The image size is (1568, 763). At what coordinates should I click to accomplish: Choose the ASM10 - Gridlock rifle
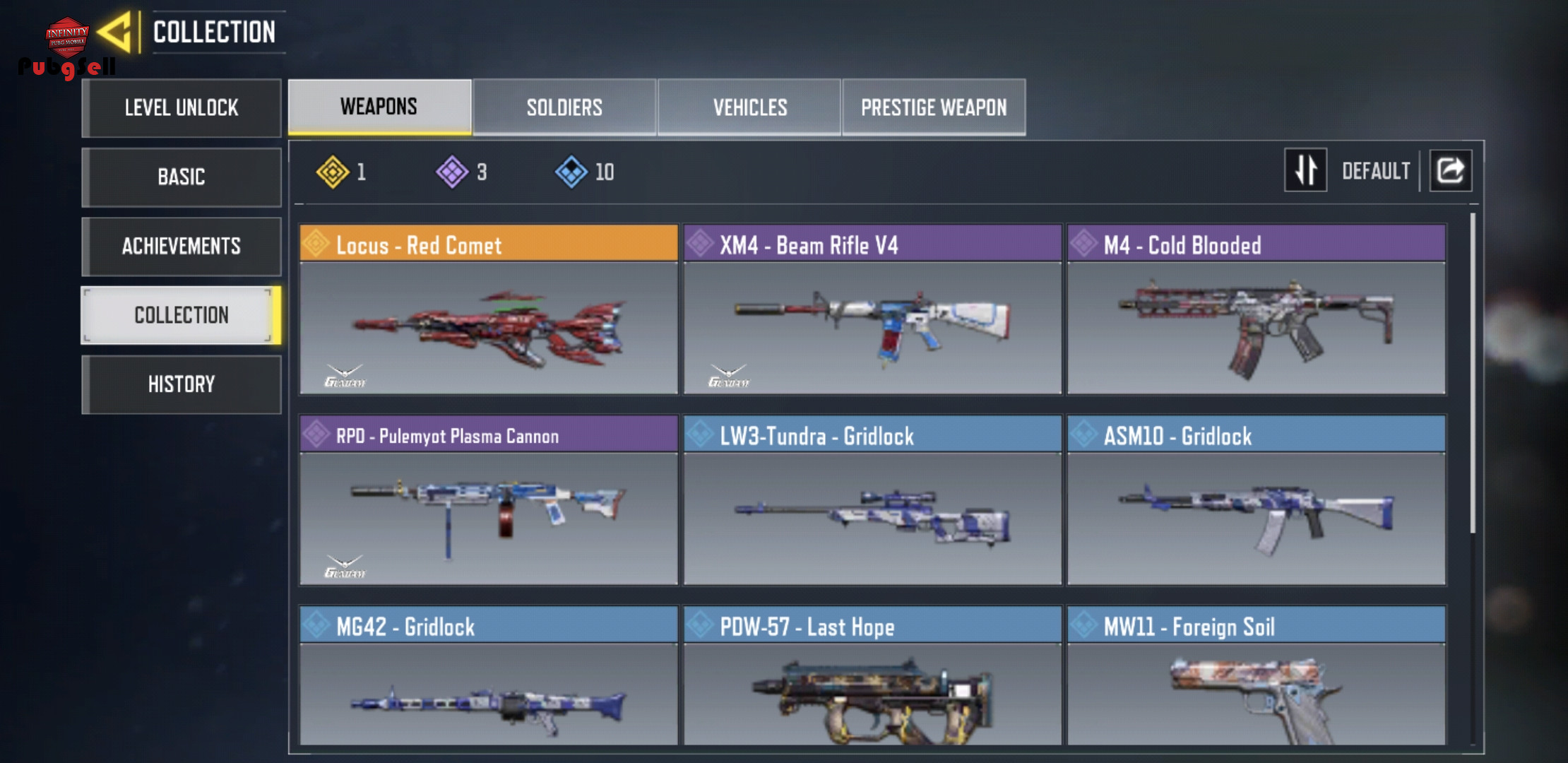coord(1256,500)
